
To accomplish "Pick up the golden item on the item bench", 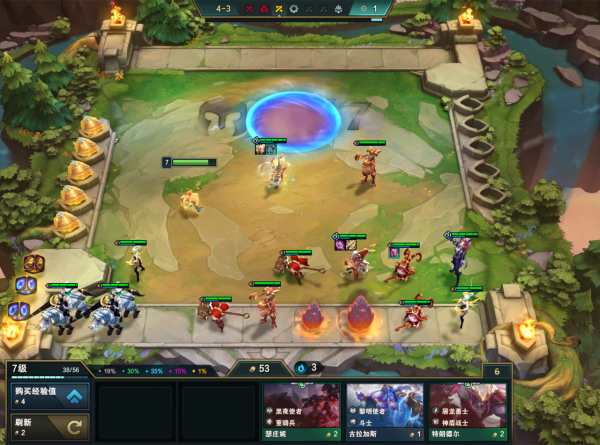I will coord(34,265).
